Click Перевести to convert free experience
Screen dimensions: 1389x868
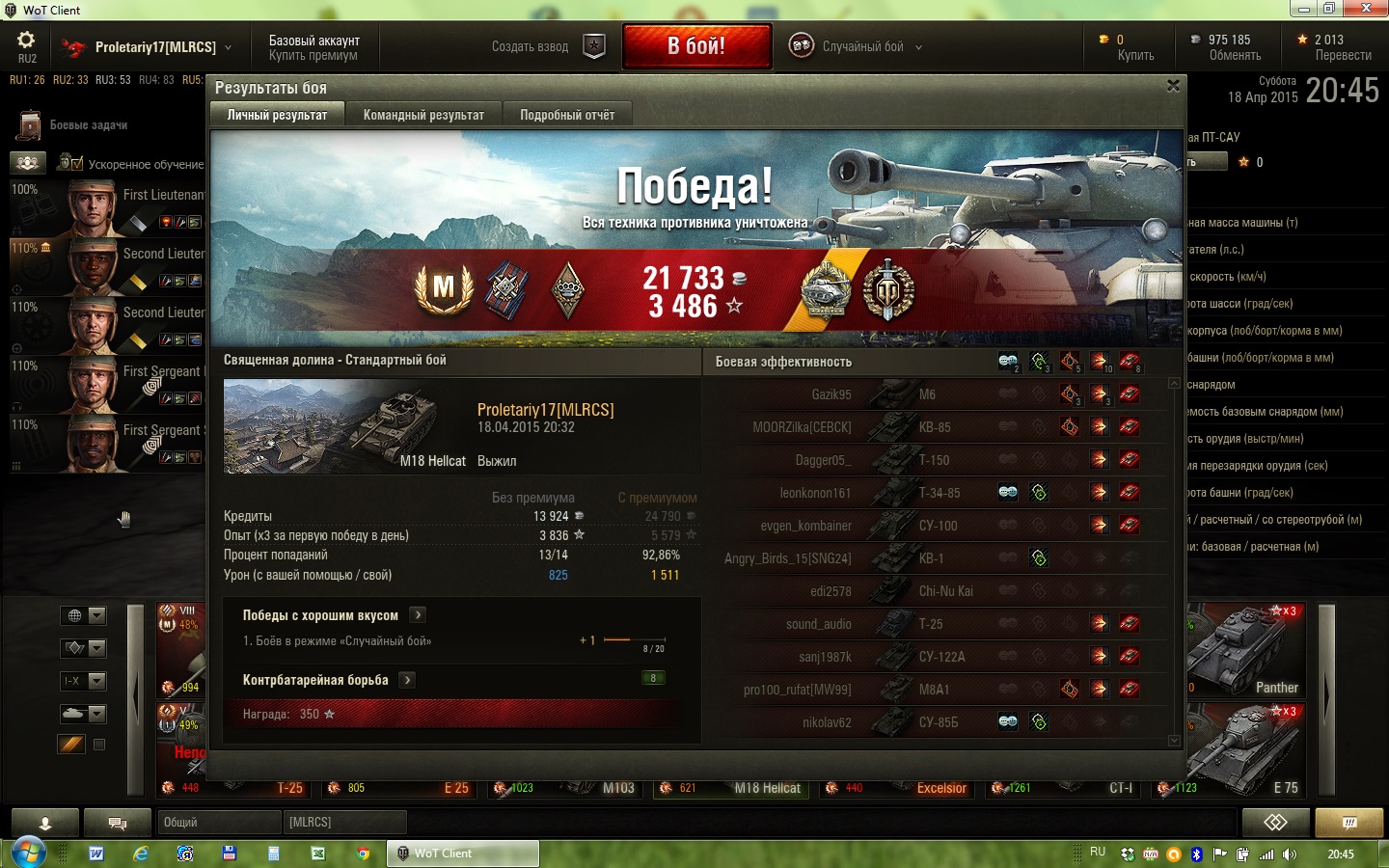[x=1343, y=55]
